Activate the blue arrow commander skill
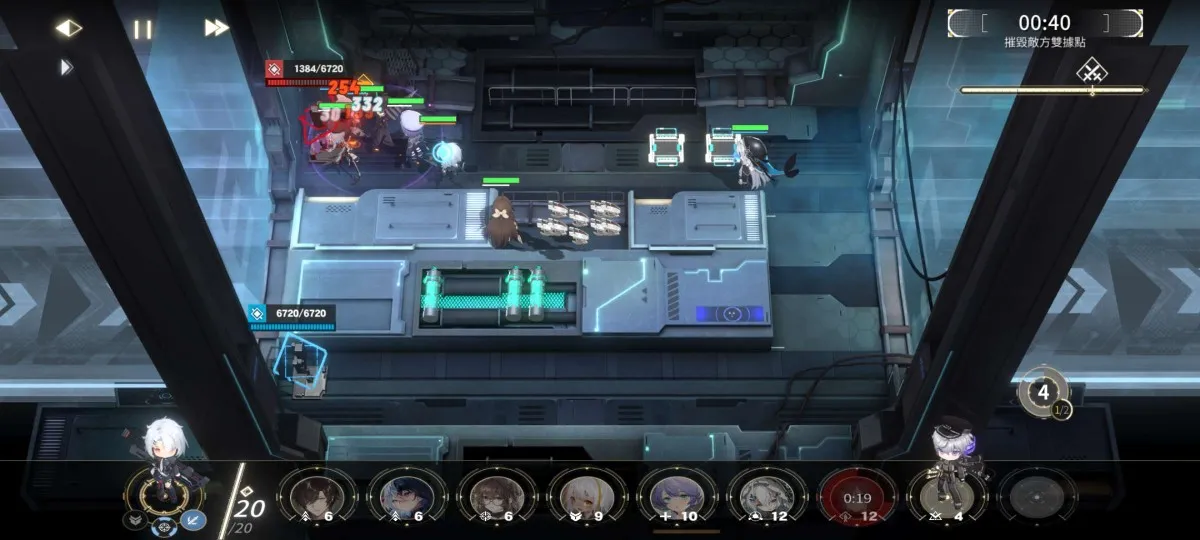This screenshot has width=1200, height=540. point(192,520)
